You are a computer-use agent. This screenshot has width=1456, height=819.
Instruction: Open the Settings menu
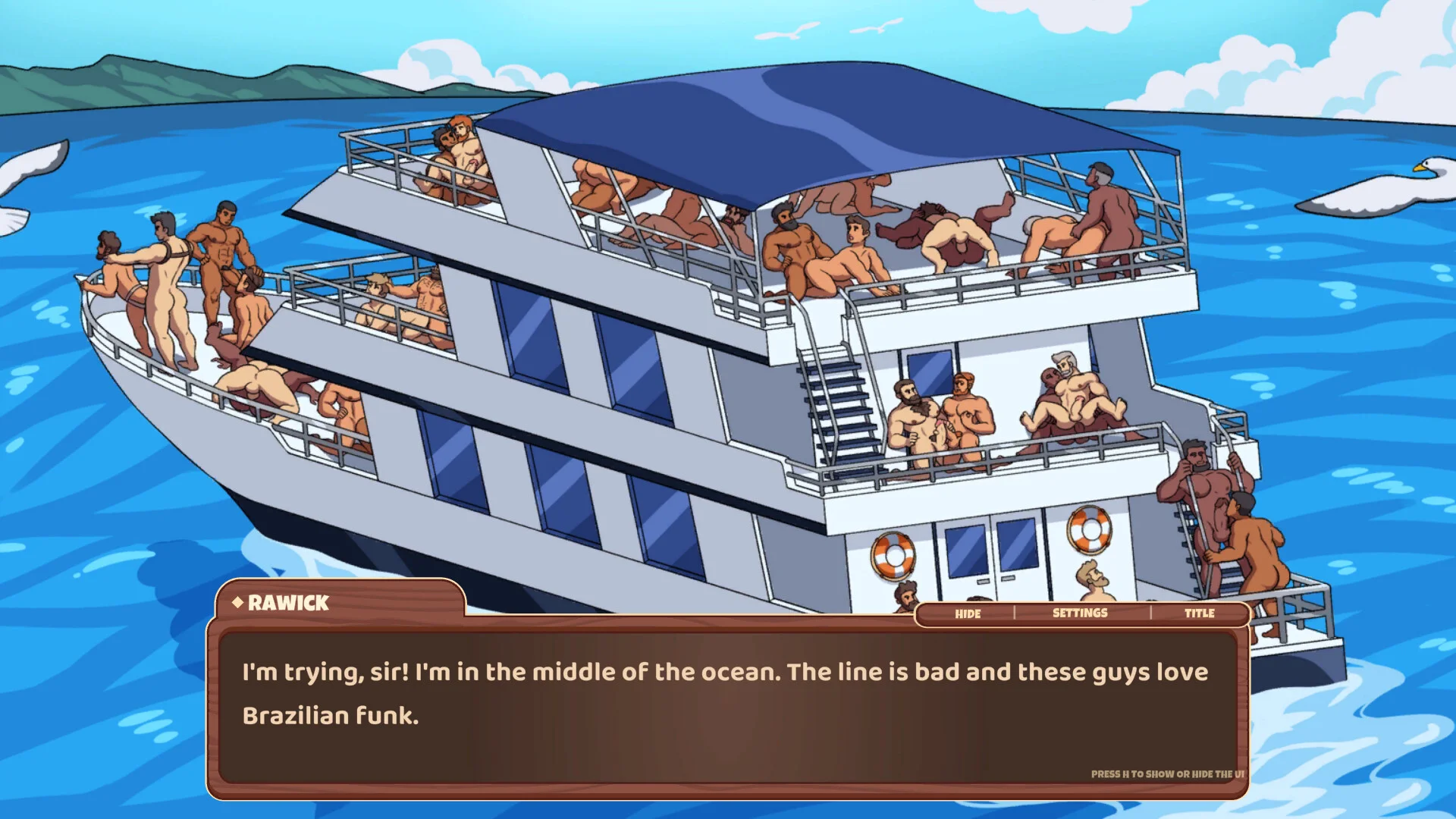click(1080, 613)
